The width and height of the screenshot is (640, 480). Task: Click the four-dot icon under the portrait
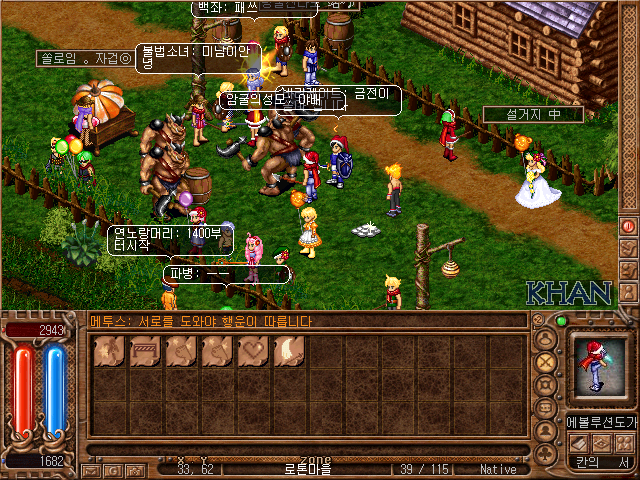tap(621, 442)
